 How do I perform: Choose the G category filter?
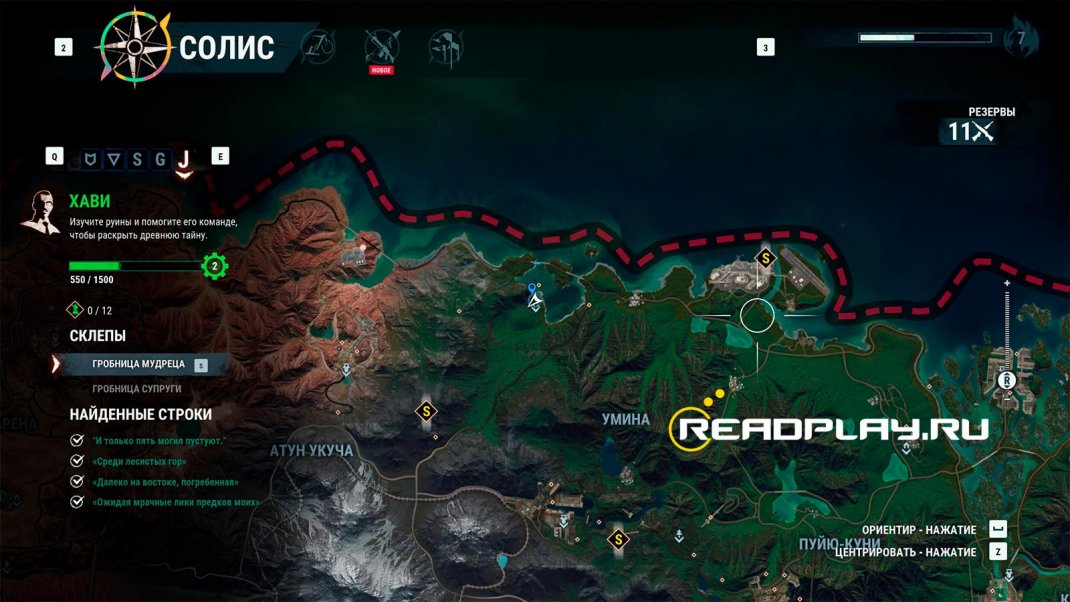[x=160, y=157]
